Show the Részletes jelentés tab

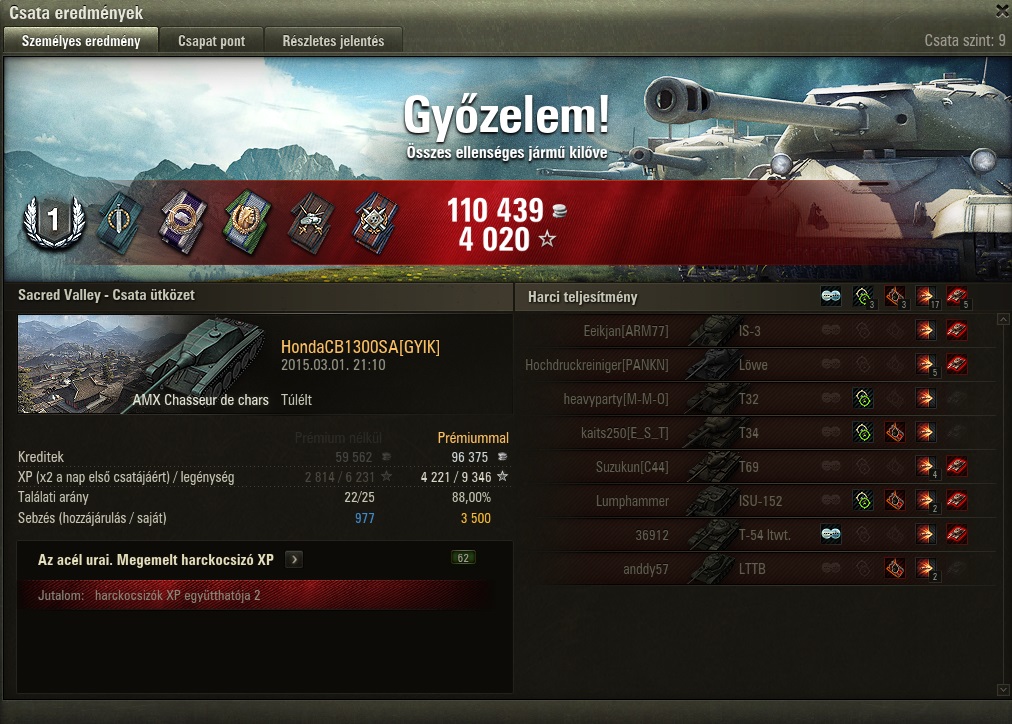tap(333, 41)
